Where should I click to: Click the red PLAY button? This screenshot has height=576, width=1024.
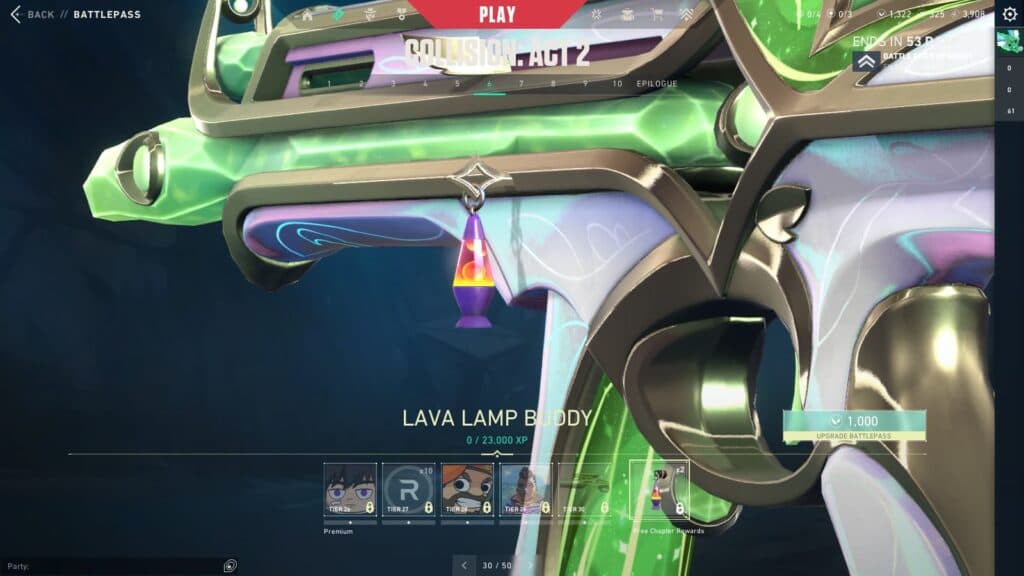pyautogui.click(x=497, y=15)
